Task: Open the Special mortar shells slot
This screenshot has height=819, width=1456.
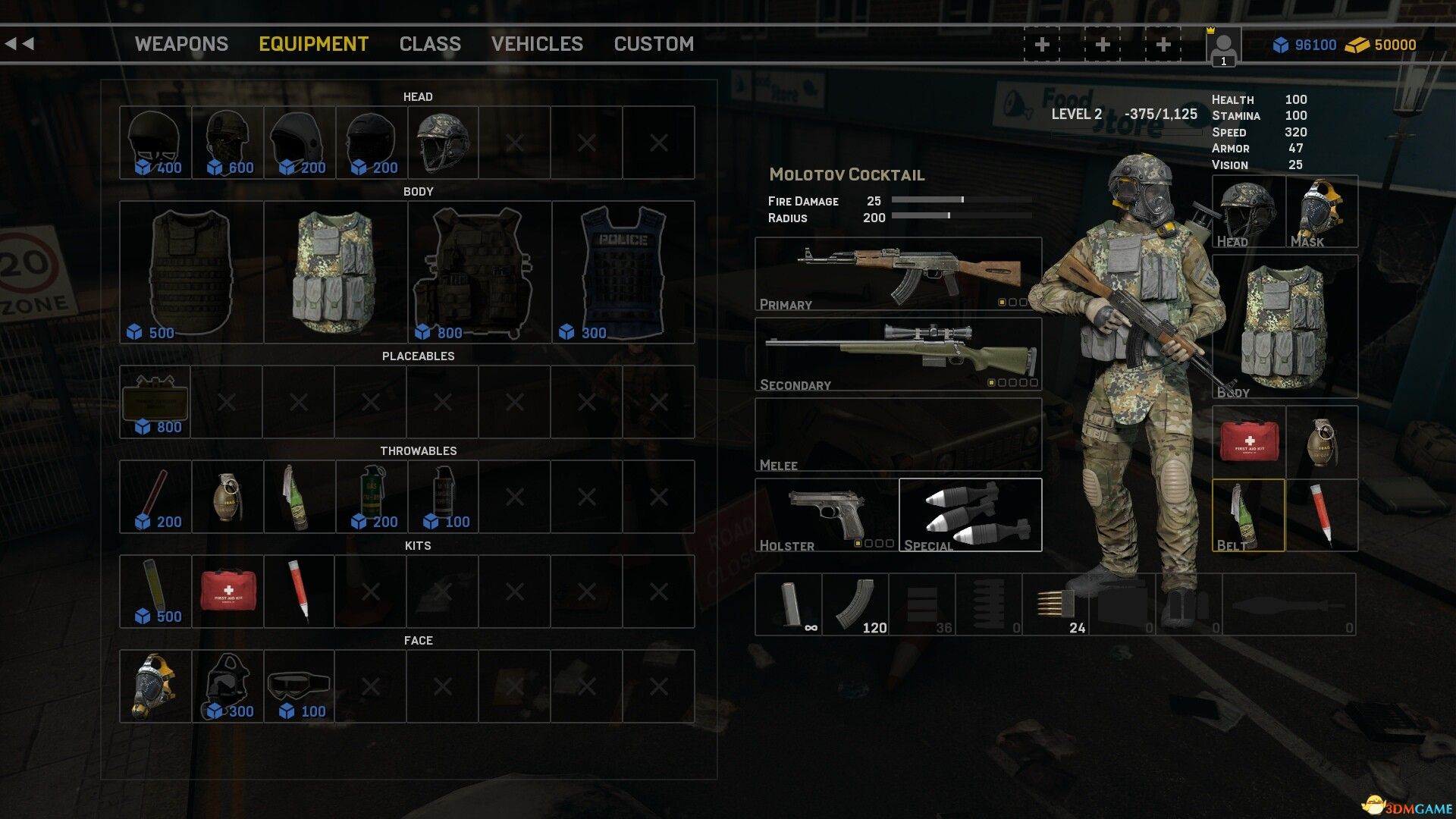Action: point(971,515)
